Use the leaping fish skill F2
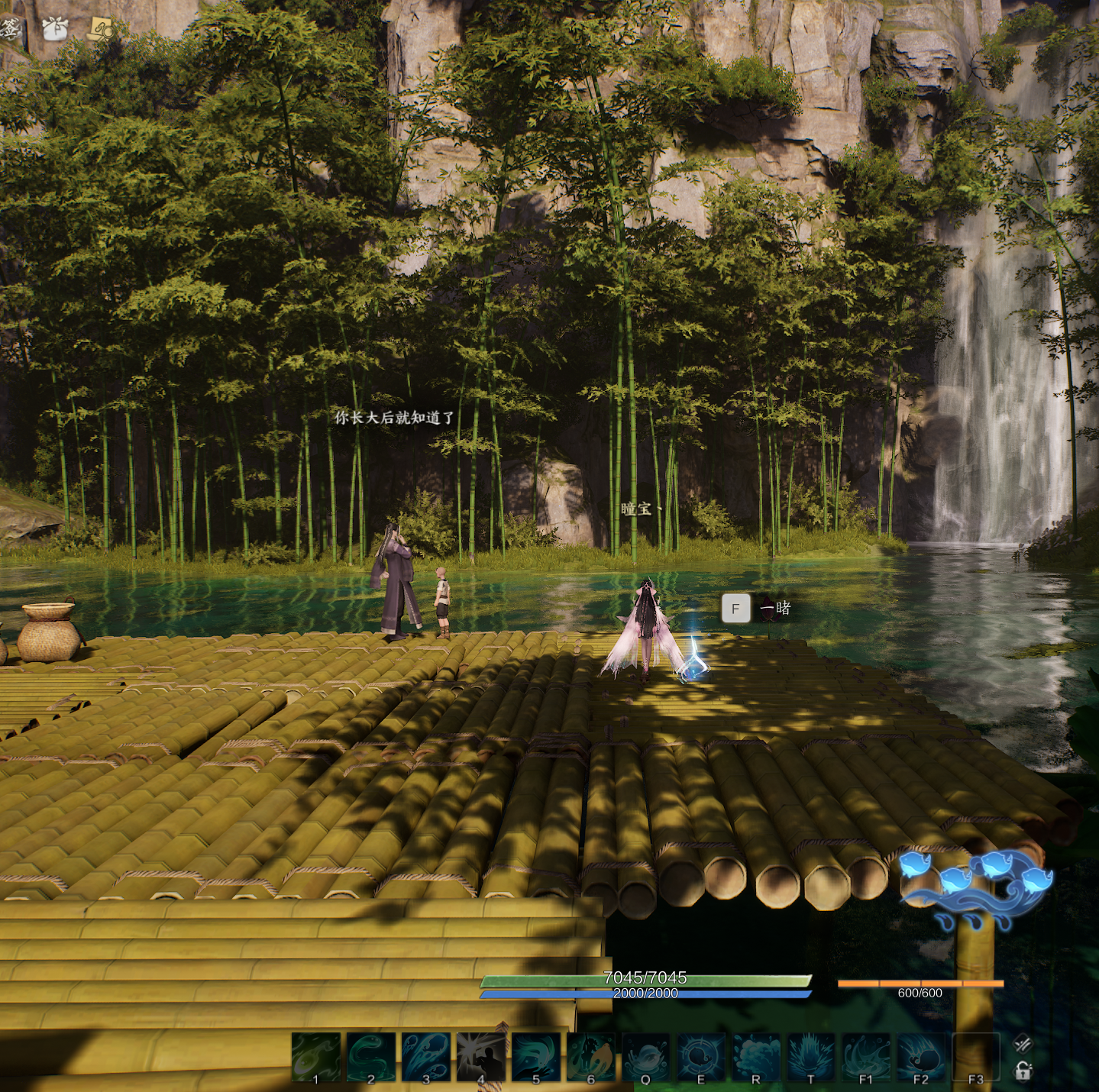1099x1092 pixels. coord(921,1057)
